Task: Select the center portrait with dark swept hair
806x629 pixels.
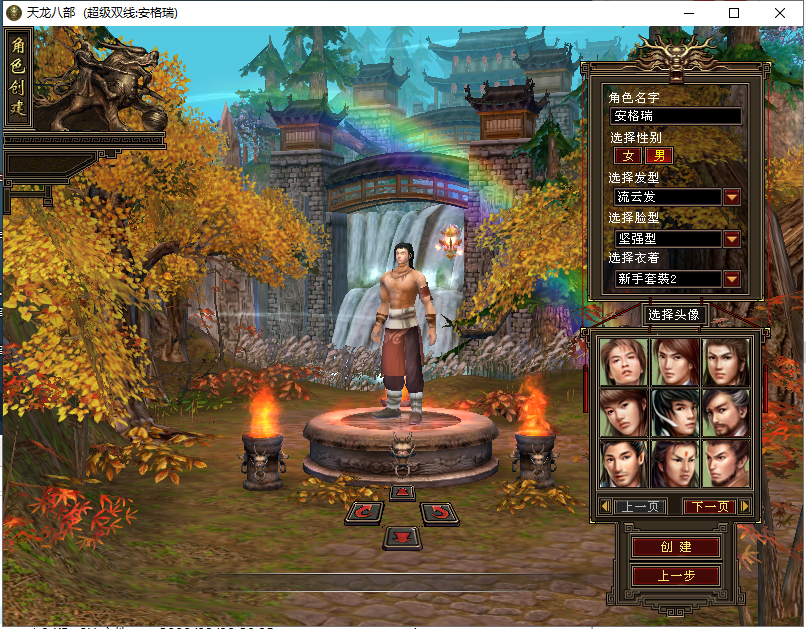Action: (x=675, y=412)
